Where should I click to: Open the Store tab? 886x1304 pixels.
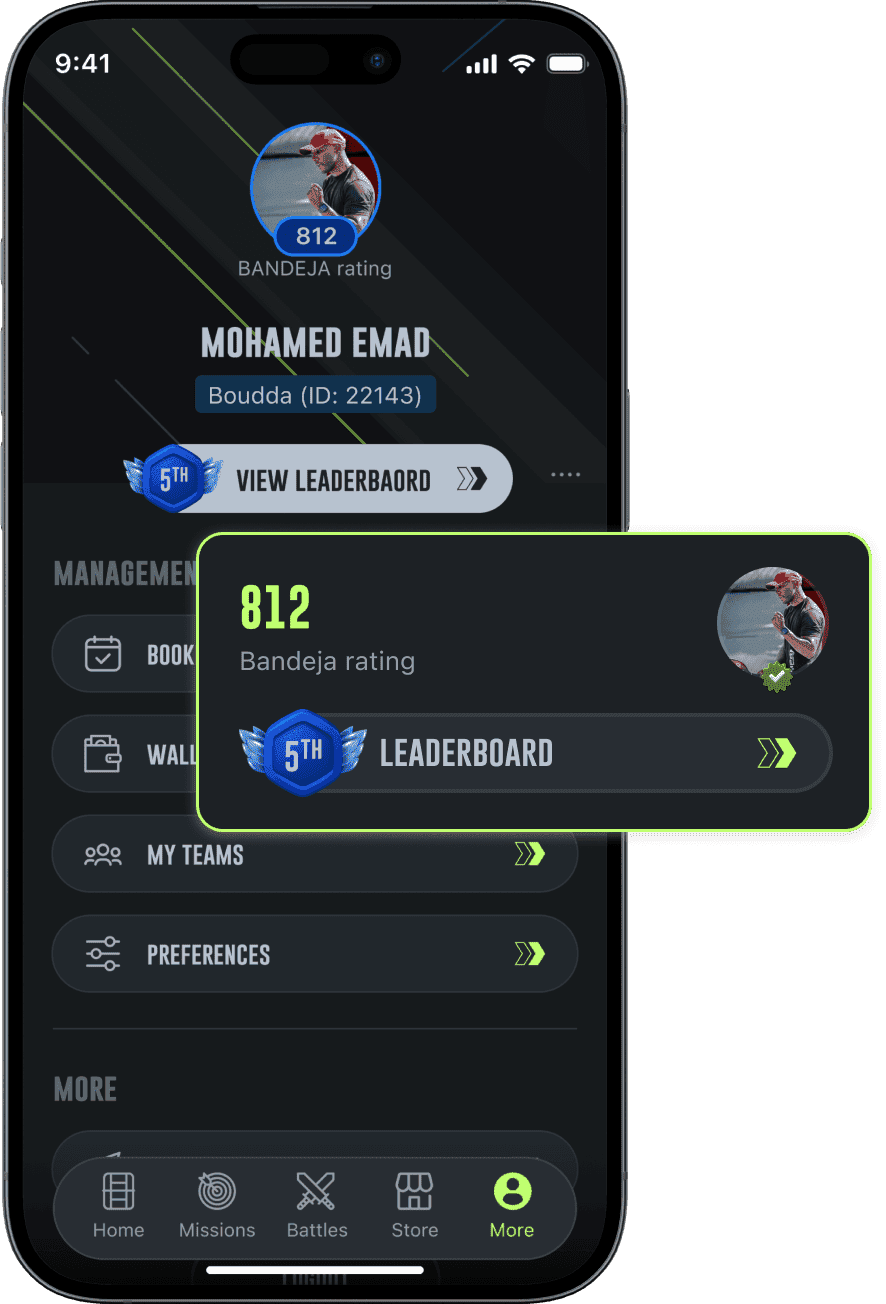pyautogui.click(x=414, y=1205)
